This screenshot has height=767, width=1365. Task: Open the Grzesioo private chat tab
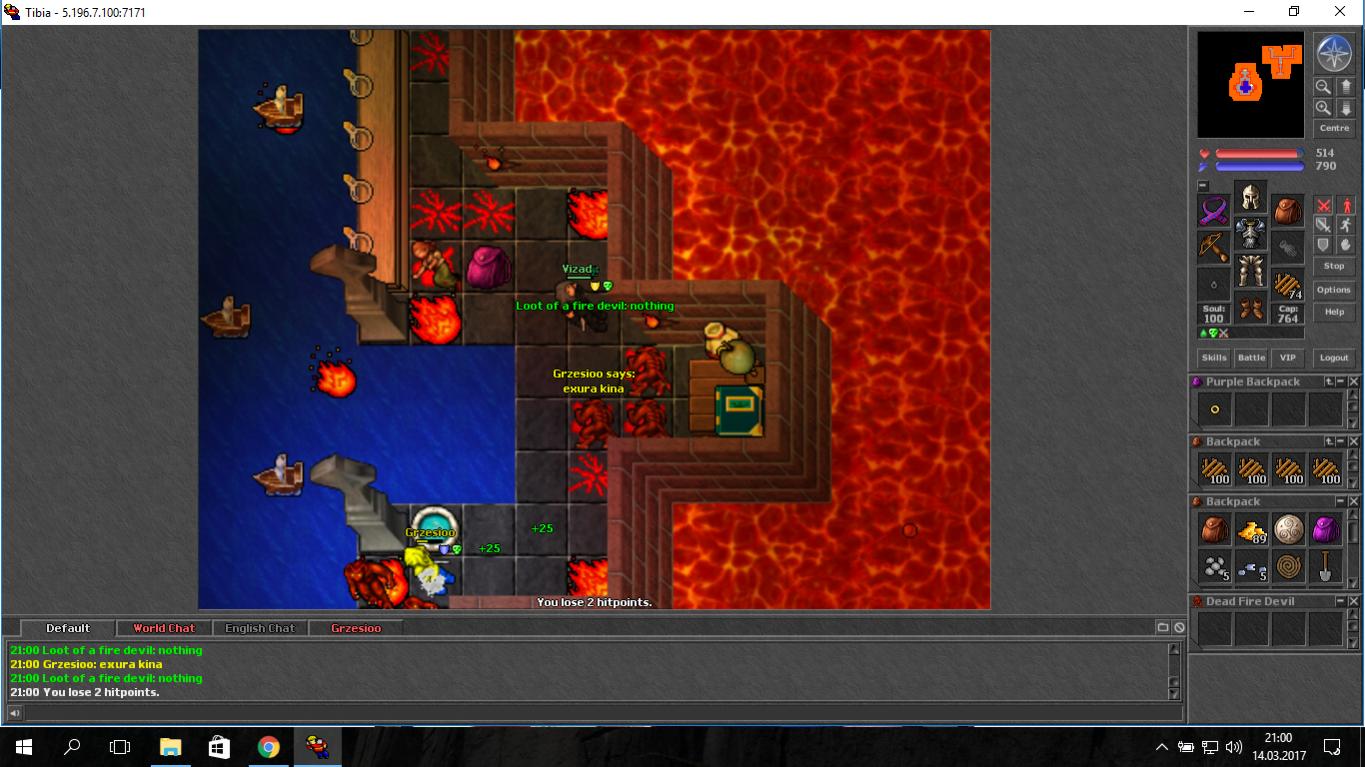(356, 628)
